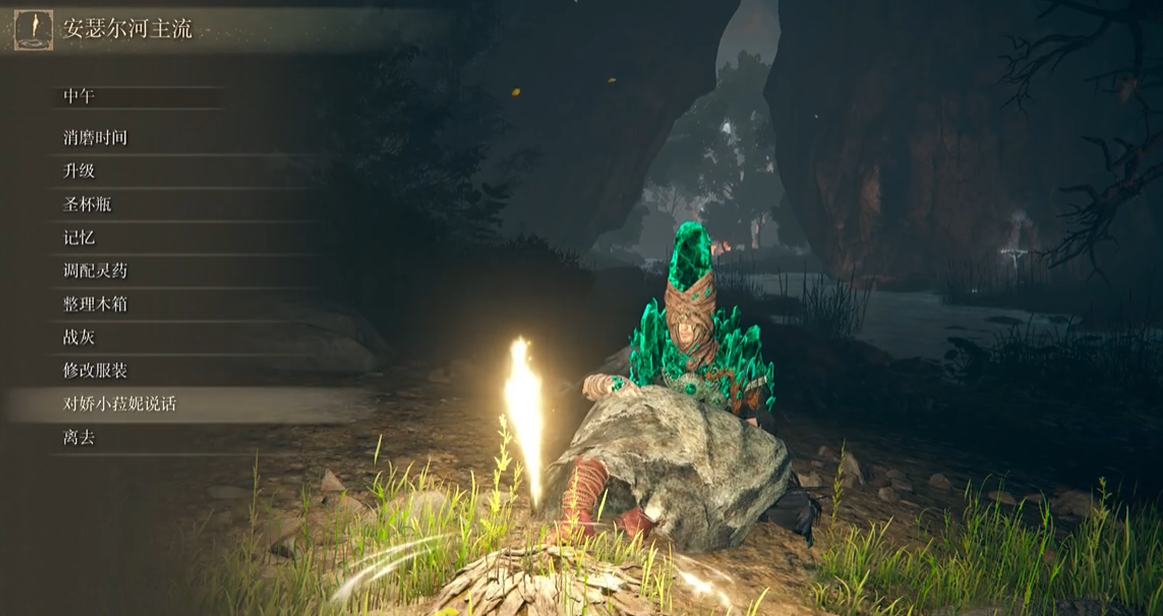Open 记忆 to memorize spells
This screenshot has height=616, width=1163.
coord(79,238)
